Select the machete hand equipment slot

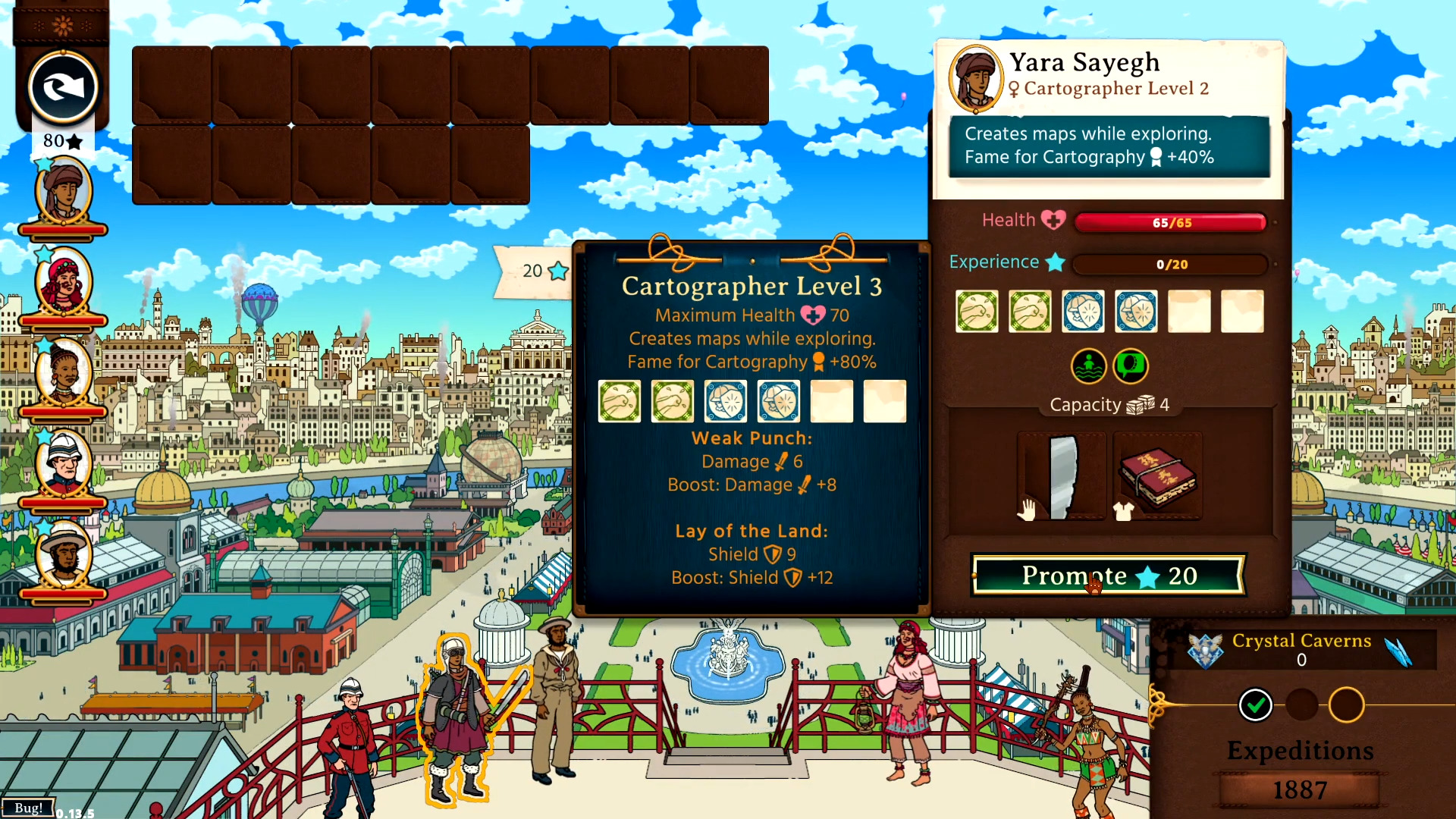tap(1062, 476)
